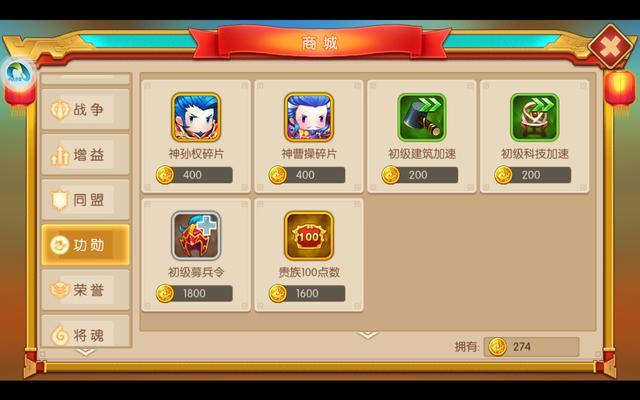640x400 pixels.
Task: Select the 同盟 category tab
Action: point(85,199)
